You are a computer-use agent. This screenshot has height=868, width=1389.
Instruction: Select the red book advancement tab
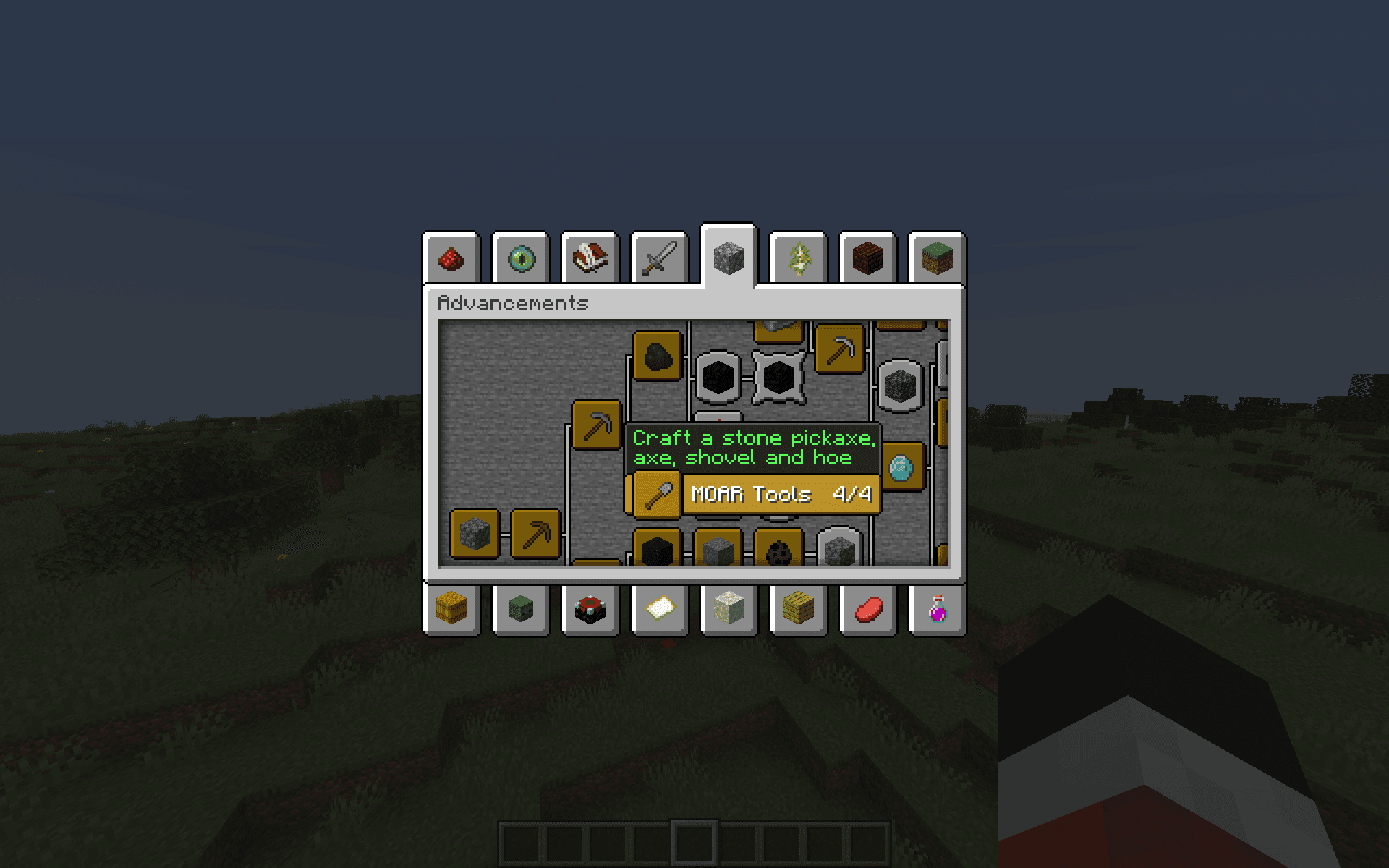pos(590,258)
